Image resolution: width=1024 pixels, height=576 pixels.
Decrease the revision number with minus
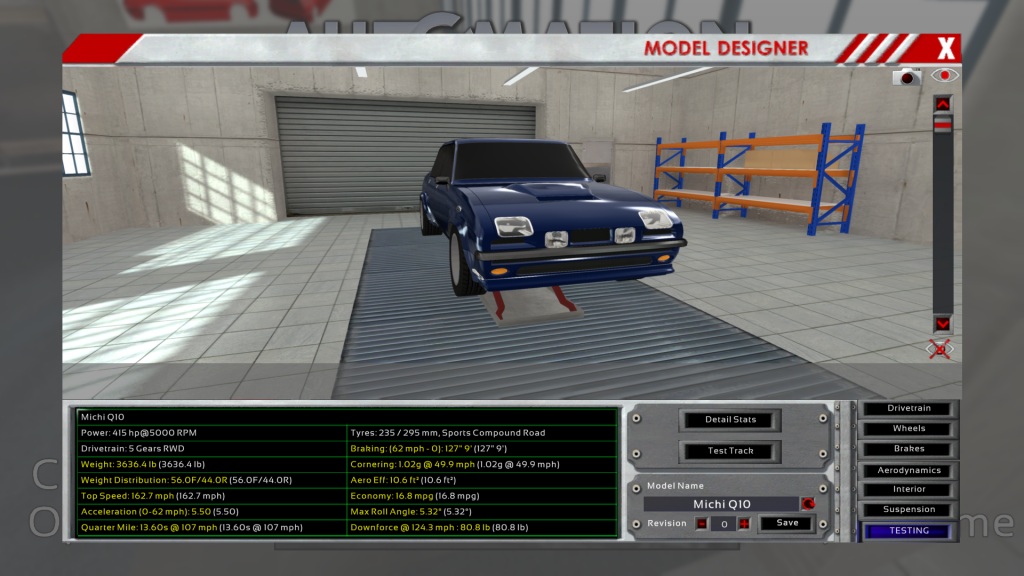701,523
